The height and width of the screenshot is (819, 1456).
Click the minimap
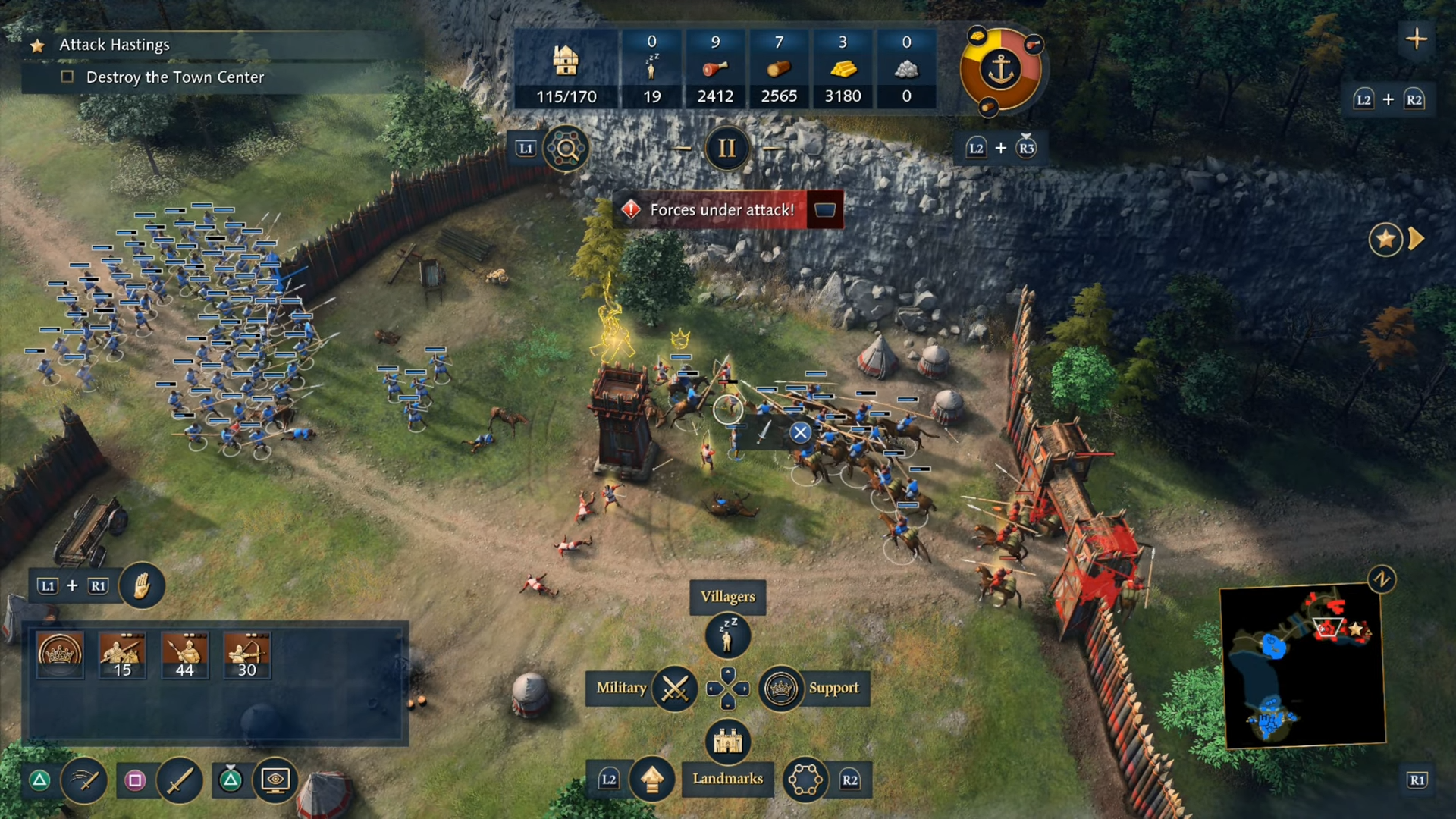(x=1303, y=665)
